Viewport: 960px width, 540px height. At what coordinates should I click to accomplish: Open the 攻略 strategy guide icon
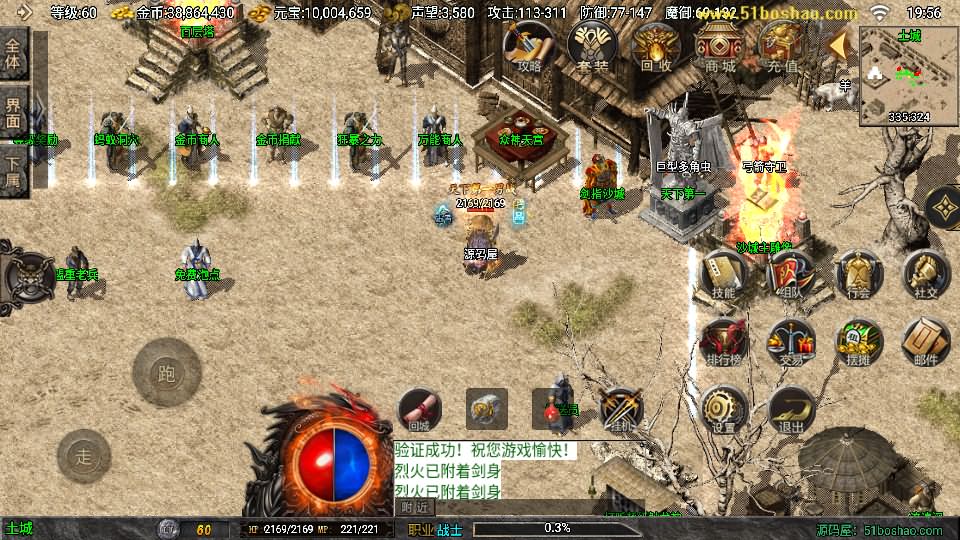point(529,47)
